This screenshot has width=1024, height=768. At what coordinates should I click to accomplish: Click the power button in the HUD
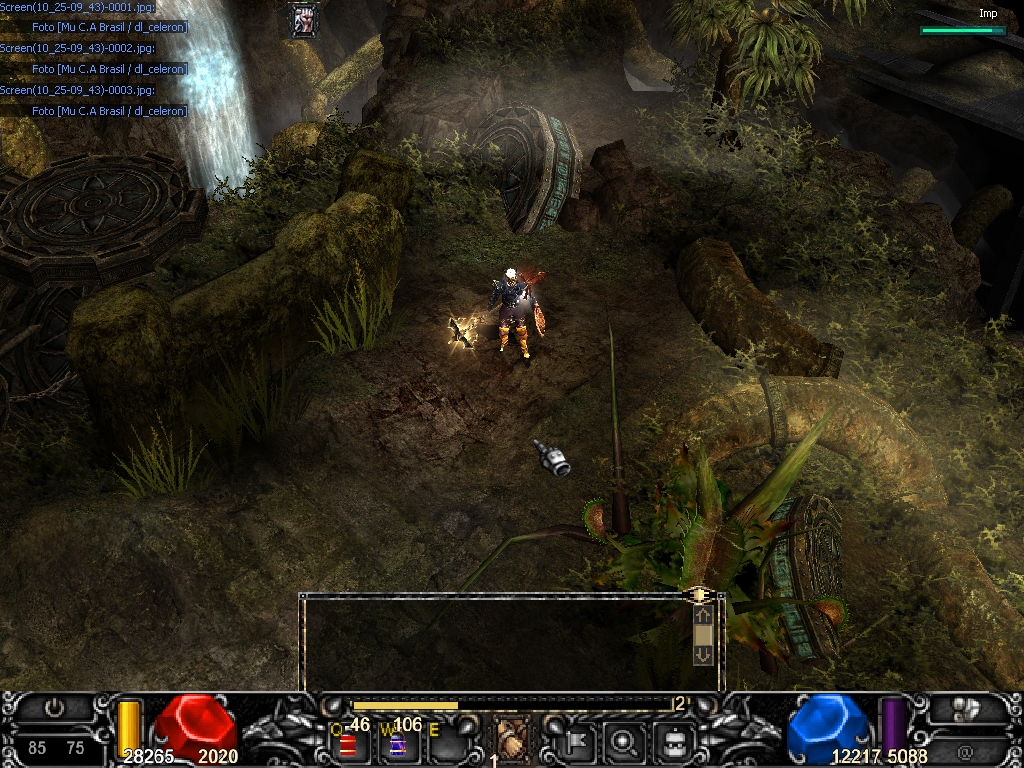[x=55, y=709]
